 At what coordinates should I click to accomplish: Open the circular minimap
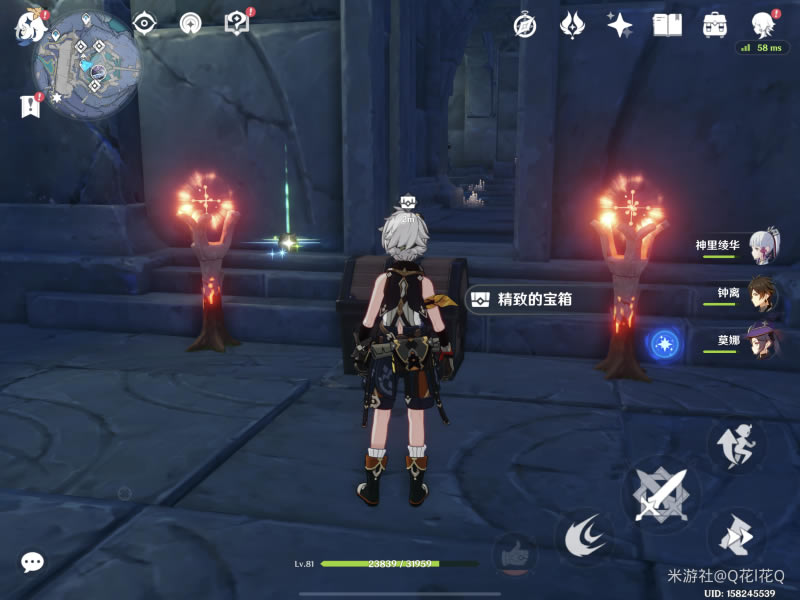[87, 65]
